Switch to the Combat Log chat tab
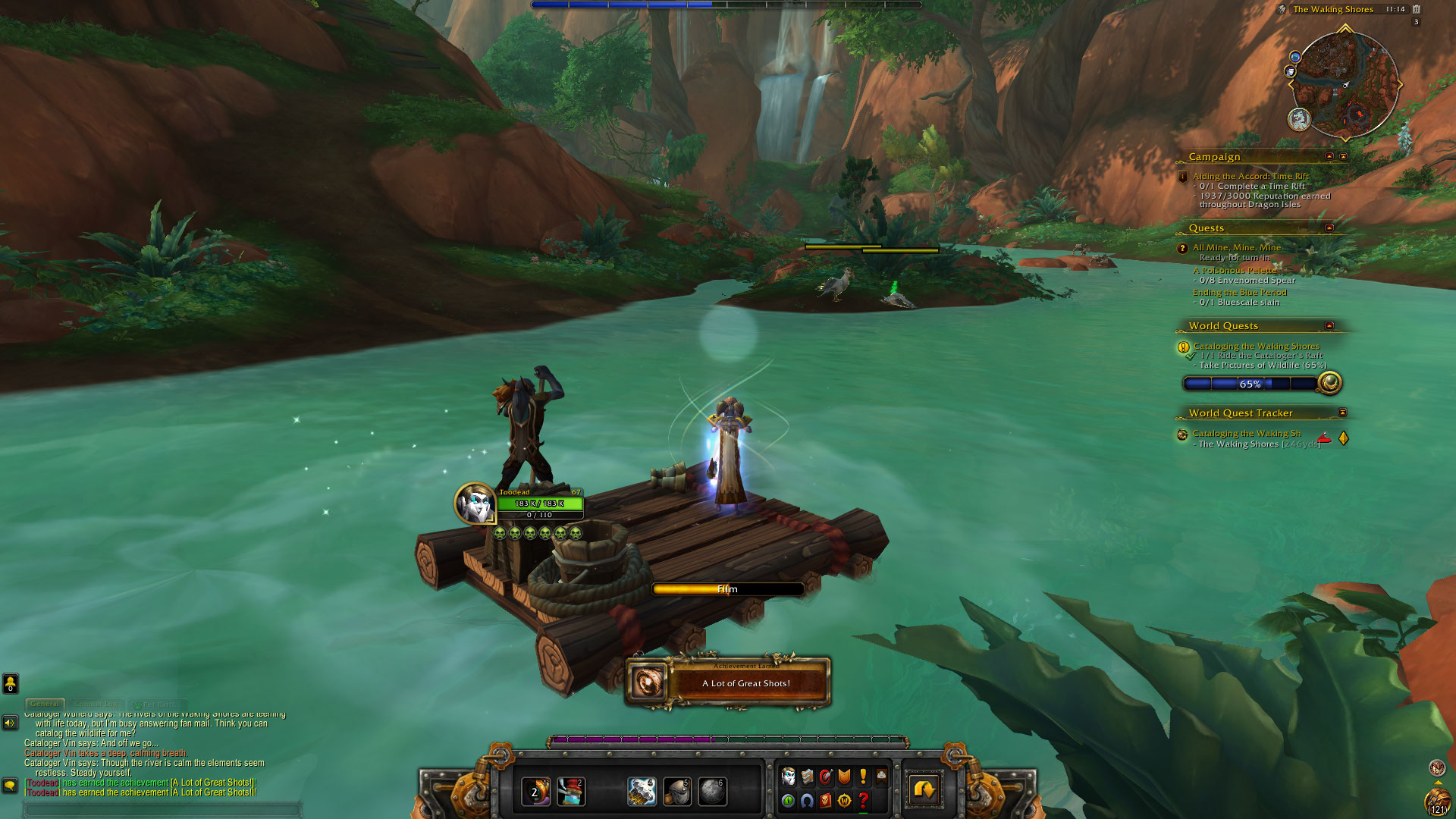 point(96,704)
